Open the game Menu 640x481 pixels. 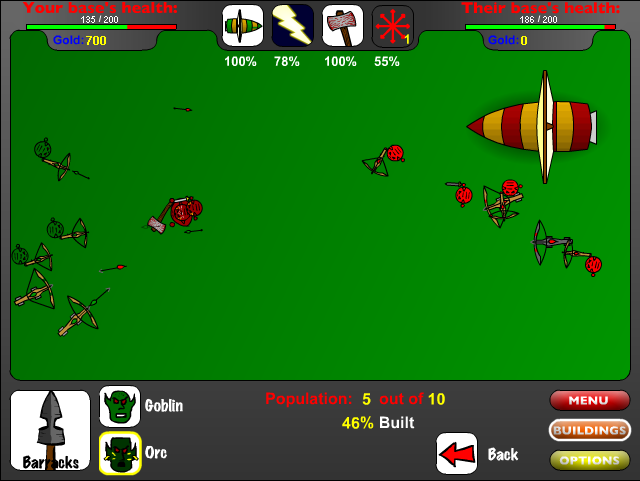589,401
